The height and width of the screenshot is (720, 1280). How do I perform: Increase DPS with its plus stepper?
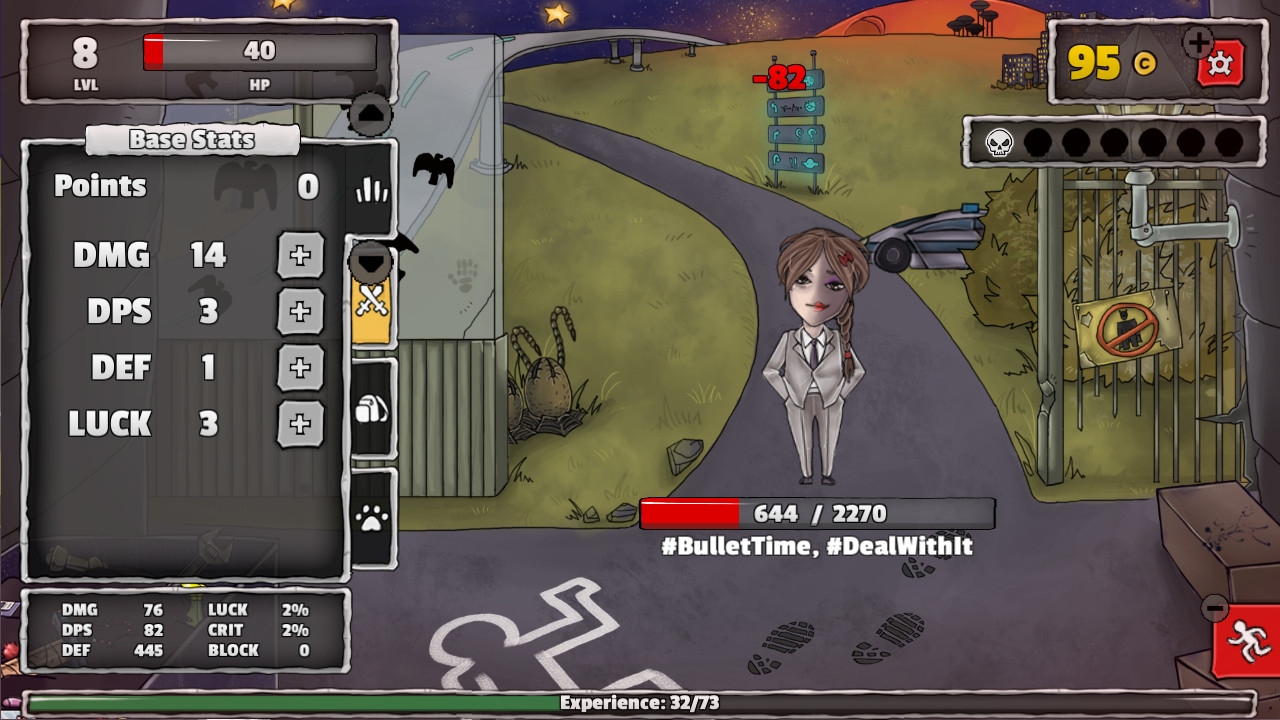point(300,312)
